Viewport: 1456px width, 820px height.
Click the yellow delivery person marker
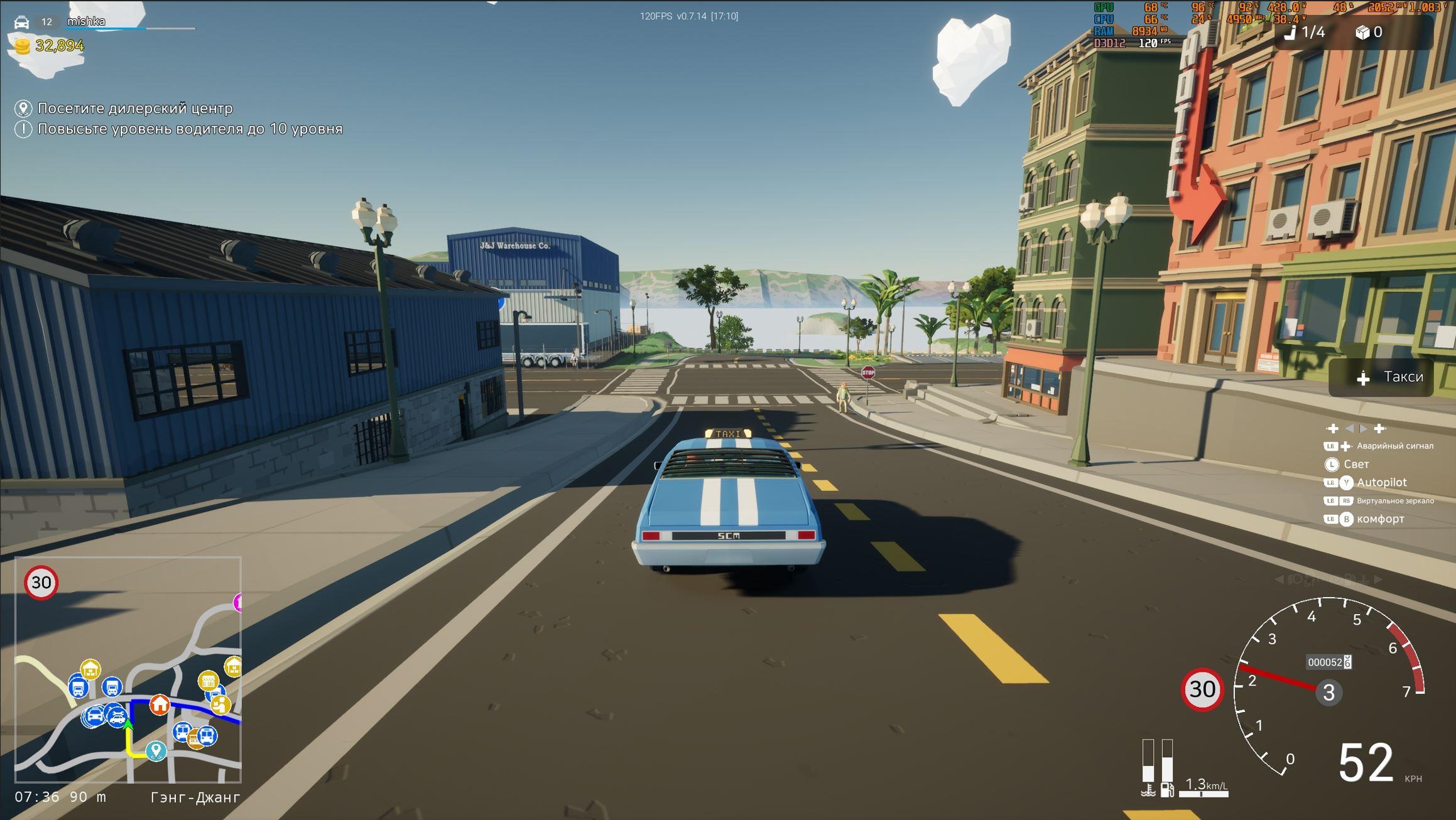[x=220, y=706]
